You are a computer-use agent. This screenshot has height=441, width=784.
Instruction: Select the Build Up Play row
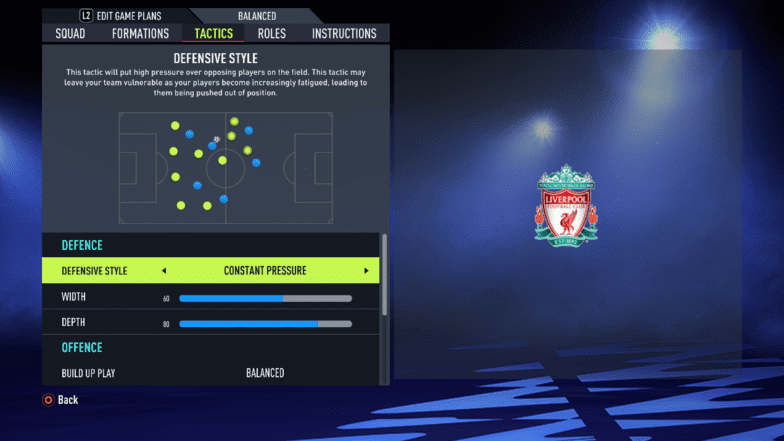210,373
